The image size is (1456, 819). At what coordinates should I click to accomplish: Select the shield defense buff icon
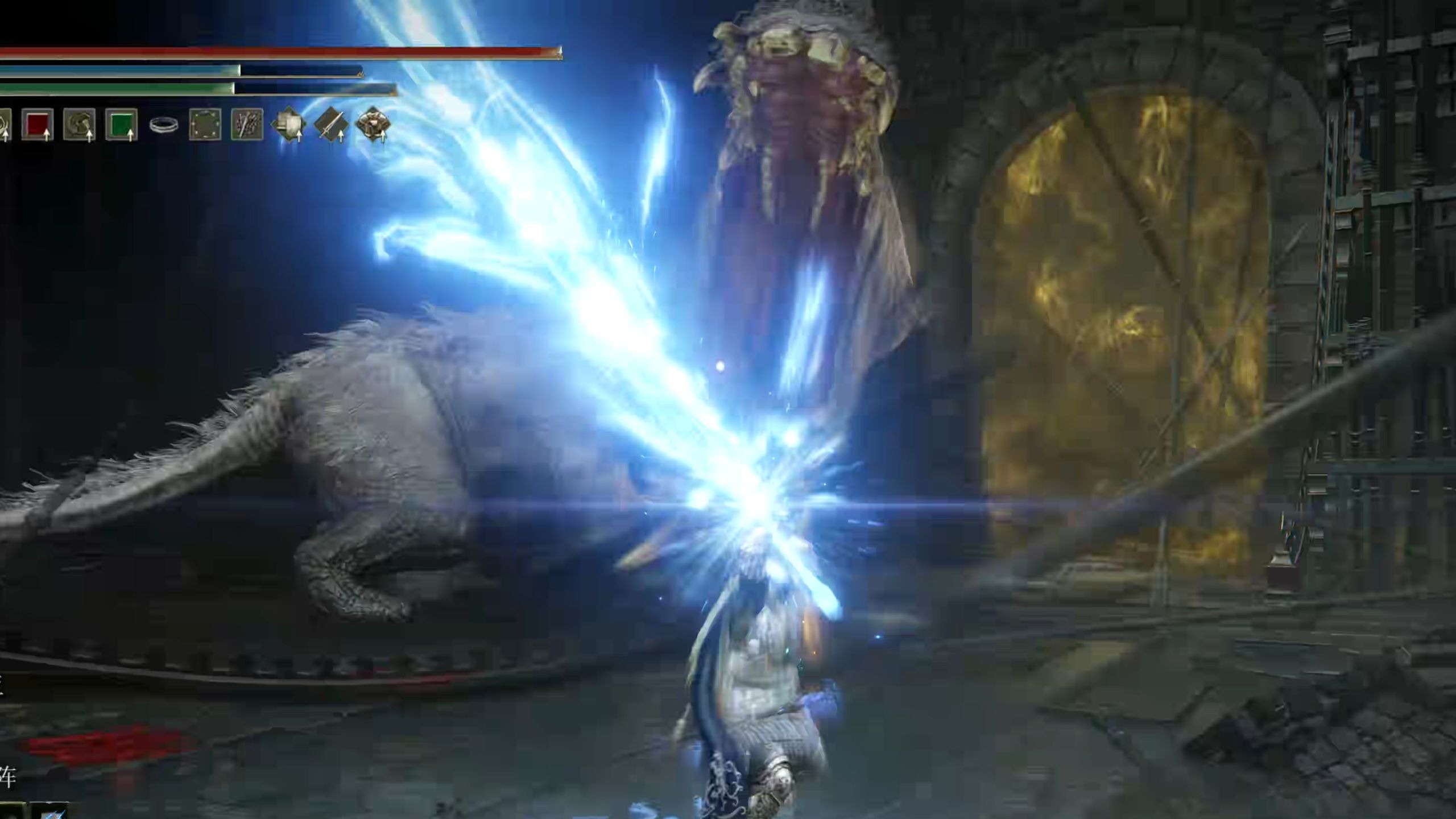(x=289, y=124)
